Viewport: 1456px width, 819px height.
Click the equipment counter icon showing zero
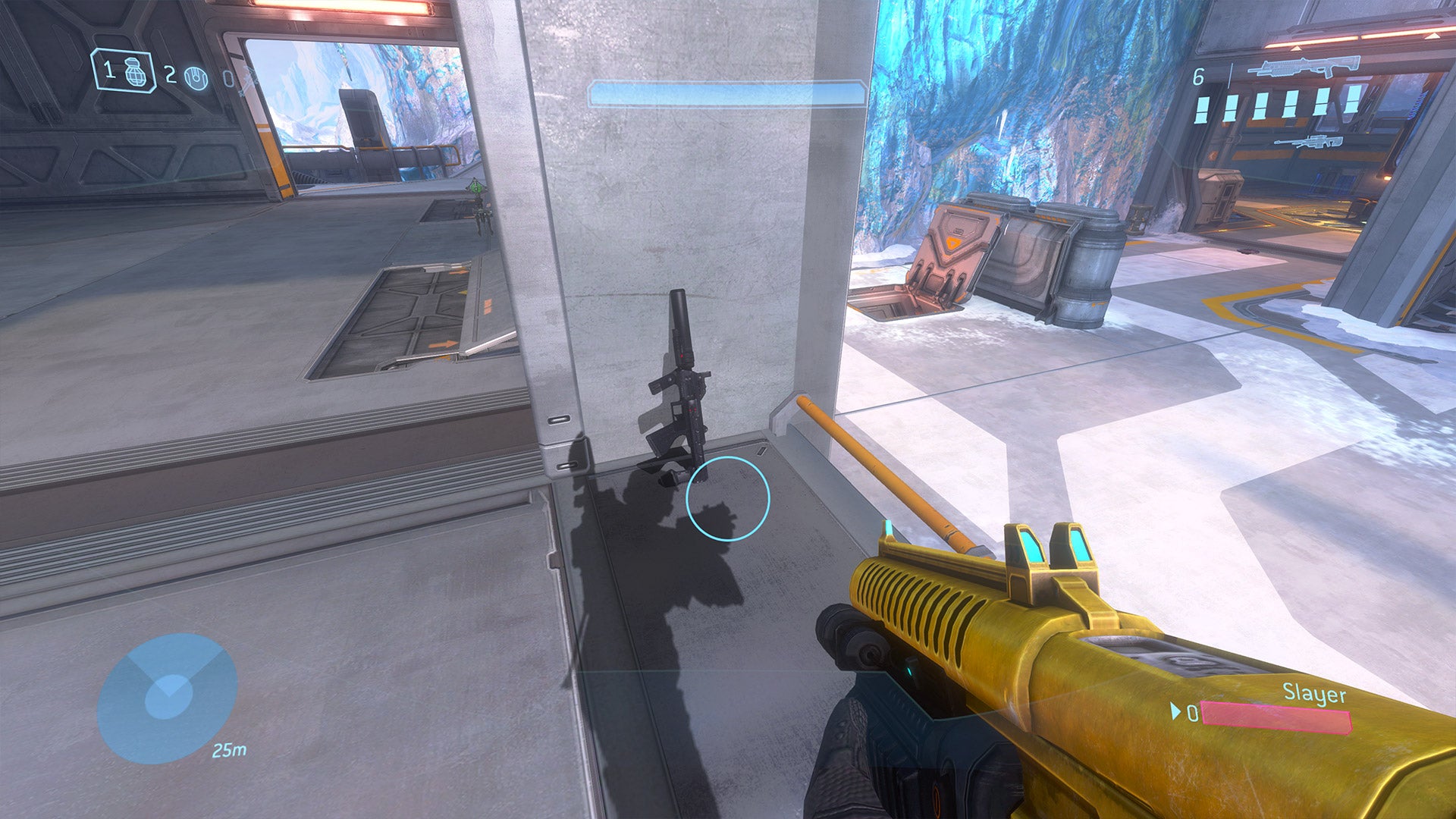click(228, 79)
